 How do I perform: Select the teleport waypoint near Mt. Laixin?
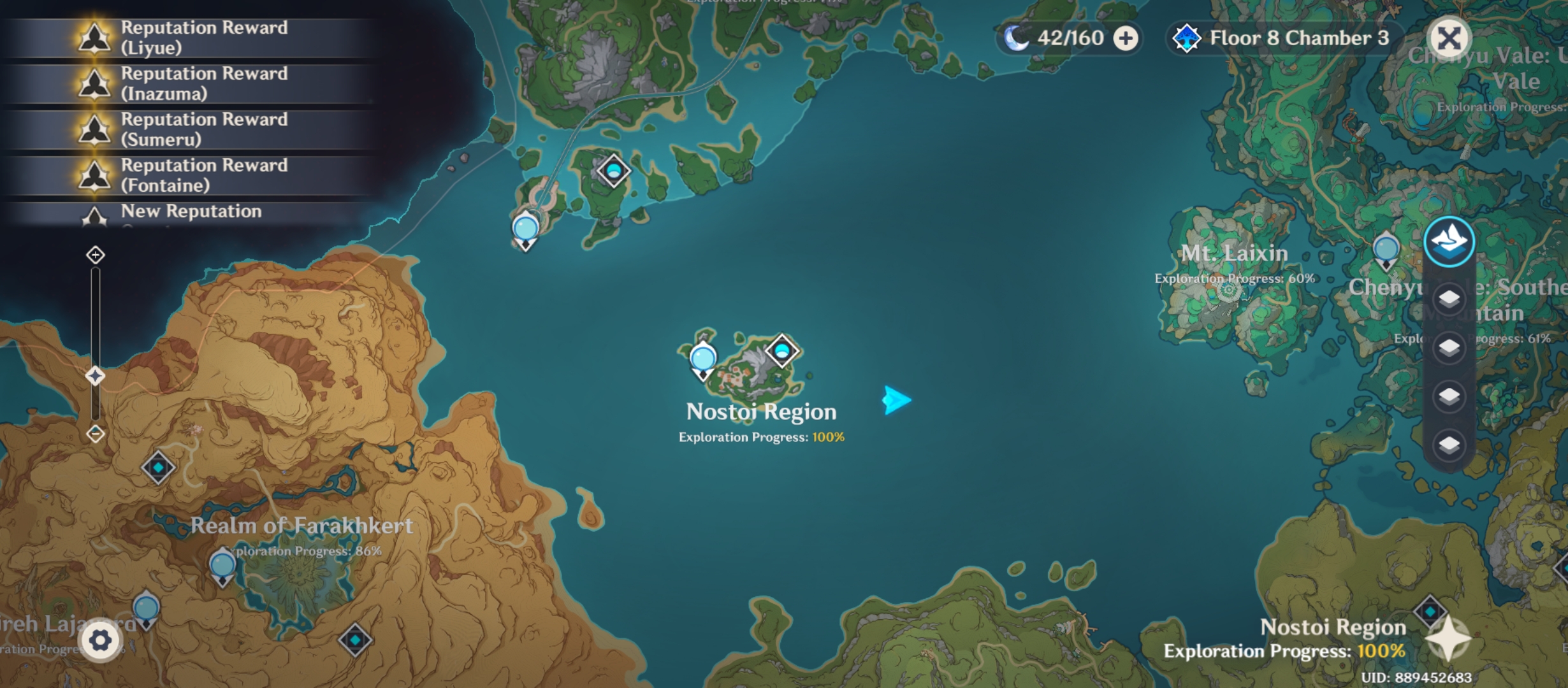point(1386,249)
